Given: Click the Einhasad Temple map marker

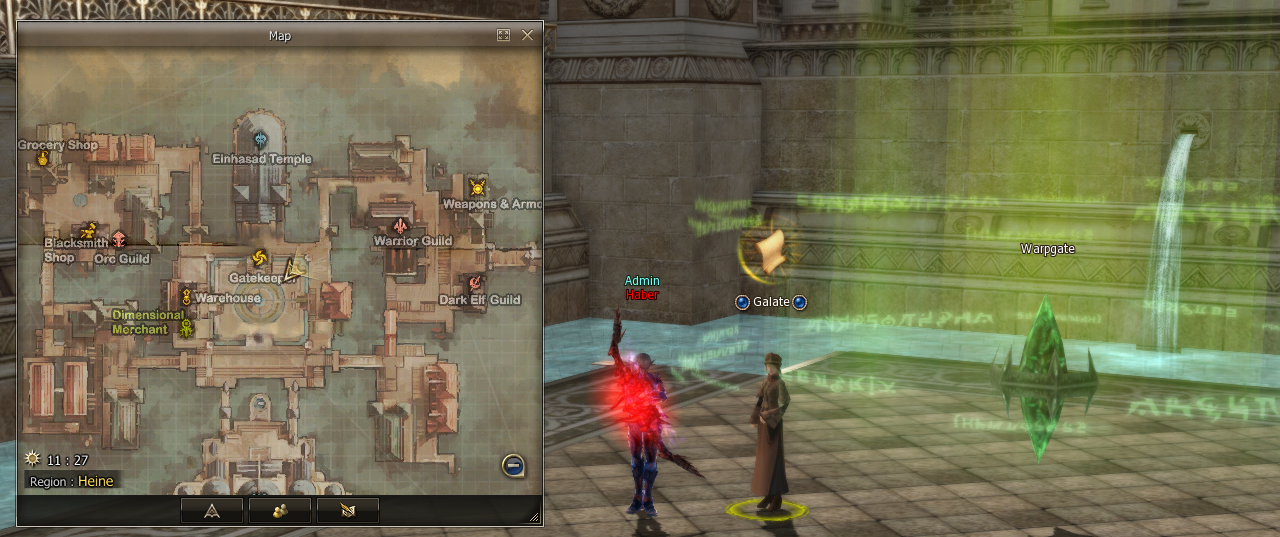Looking at the screenshot, I should (261, 139).
